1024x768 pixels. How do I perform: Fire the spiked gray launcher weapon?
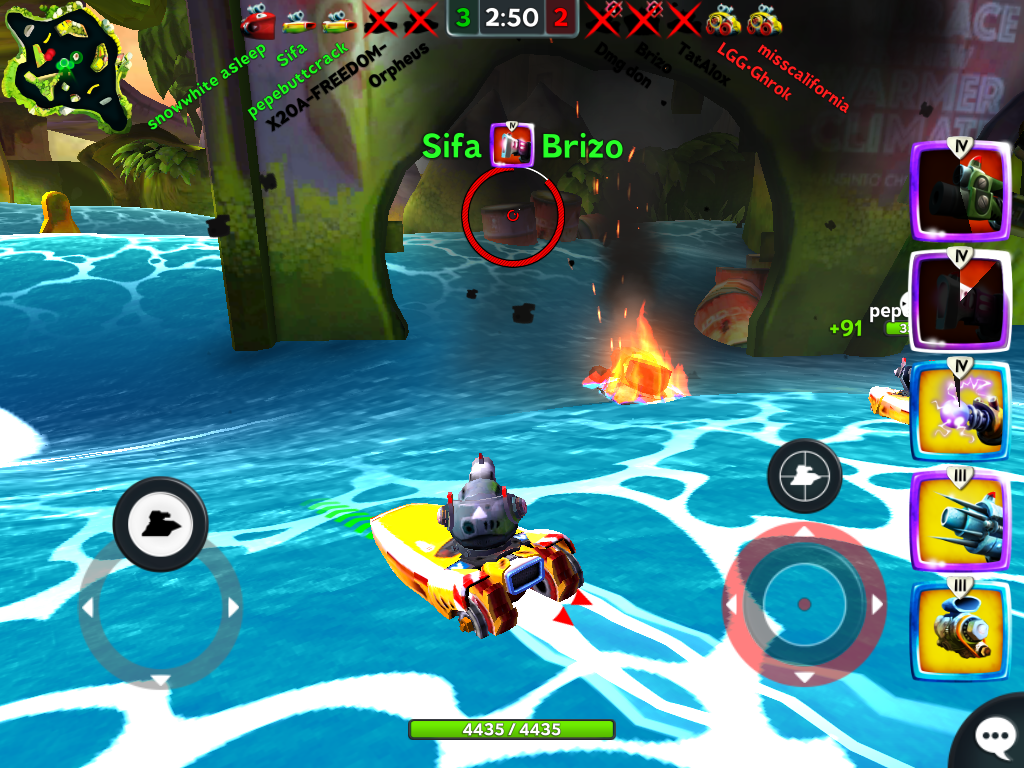point(960,520)
